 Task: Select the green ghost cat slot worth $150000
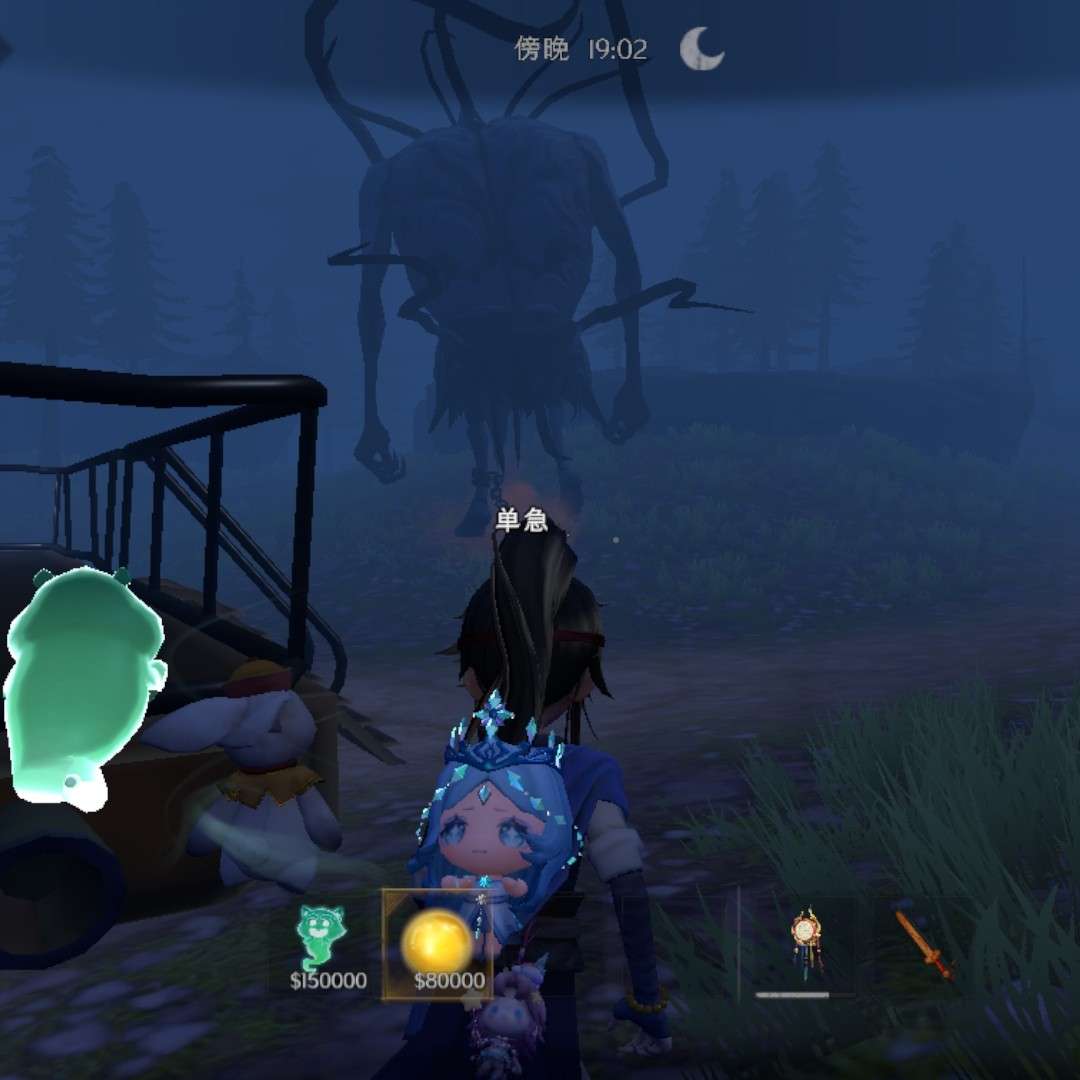326,945
